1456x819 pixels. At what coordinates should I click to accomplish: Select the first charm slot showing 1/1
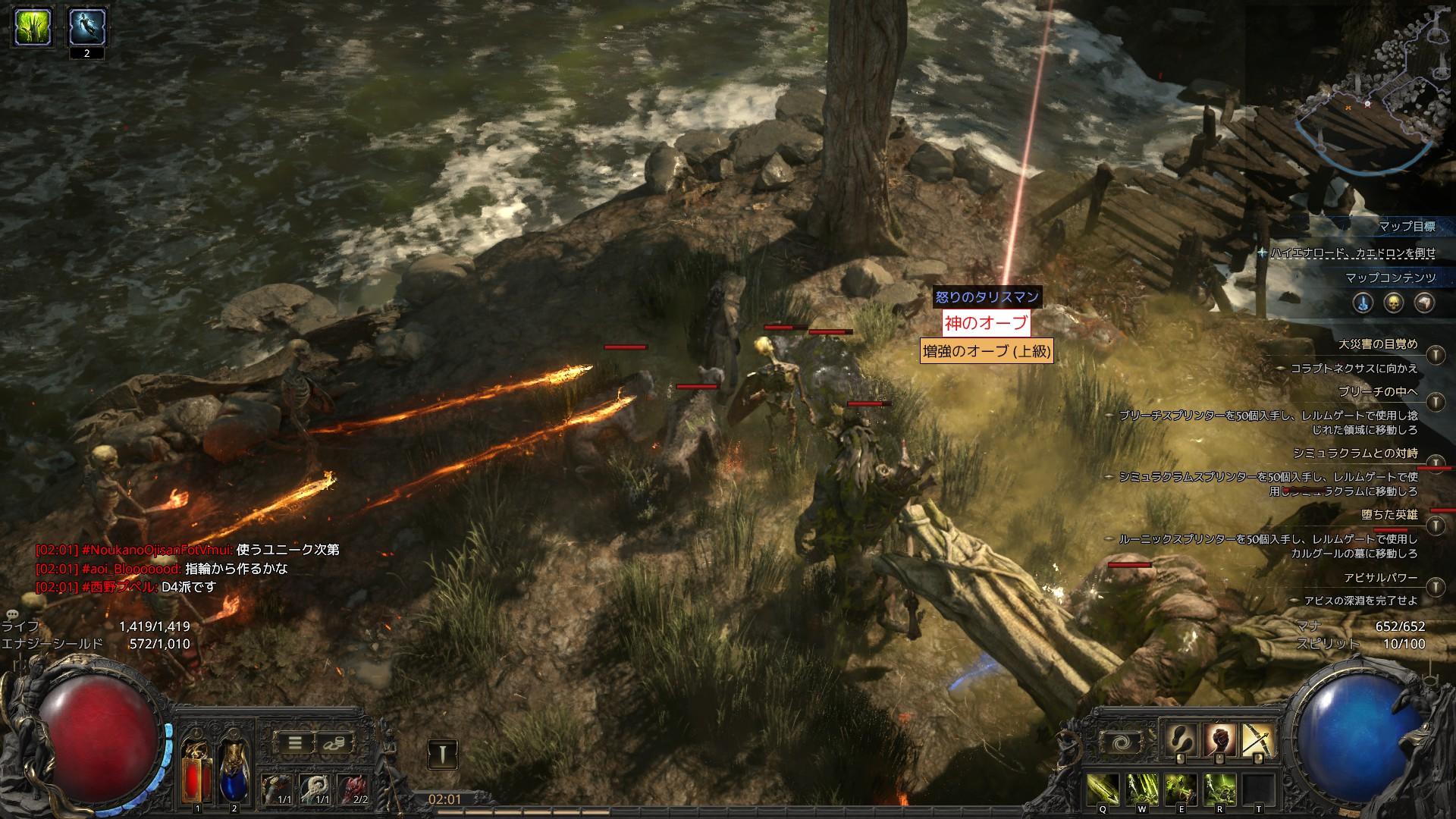tap(278, 789)
